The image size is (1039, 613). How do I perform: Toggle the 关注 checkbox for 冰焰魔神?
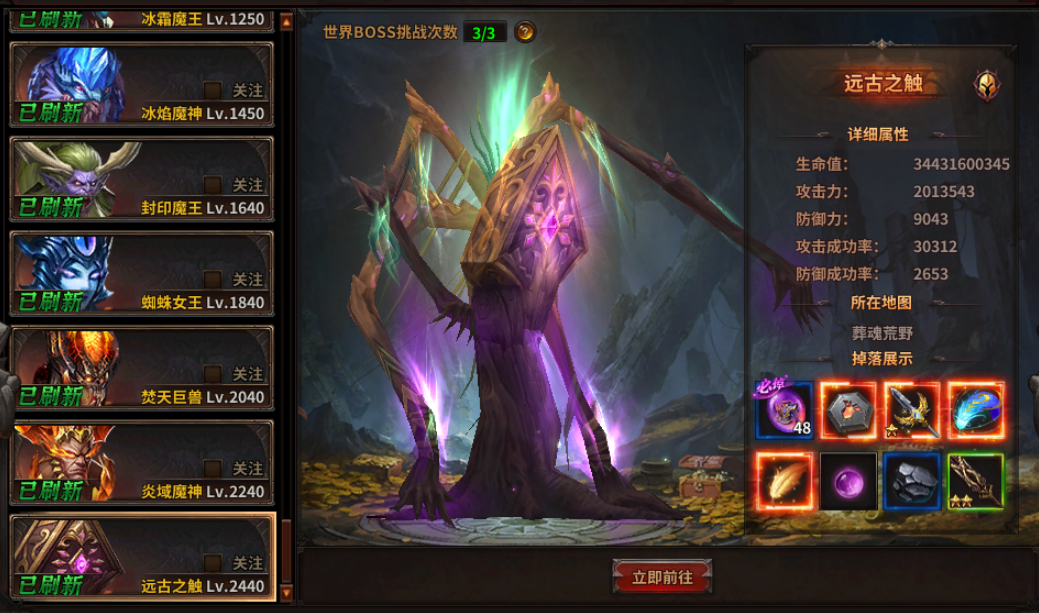[x=213, y=90]
